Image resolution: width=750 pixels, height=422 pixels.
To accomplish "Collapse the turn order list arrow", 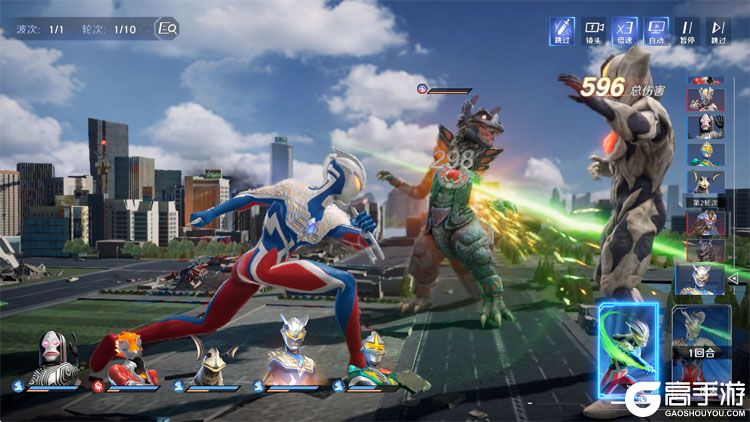I will pos(732,278).
